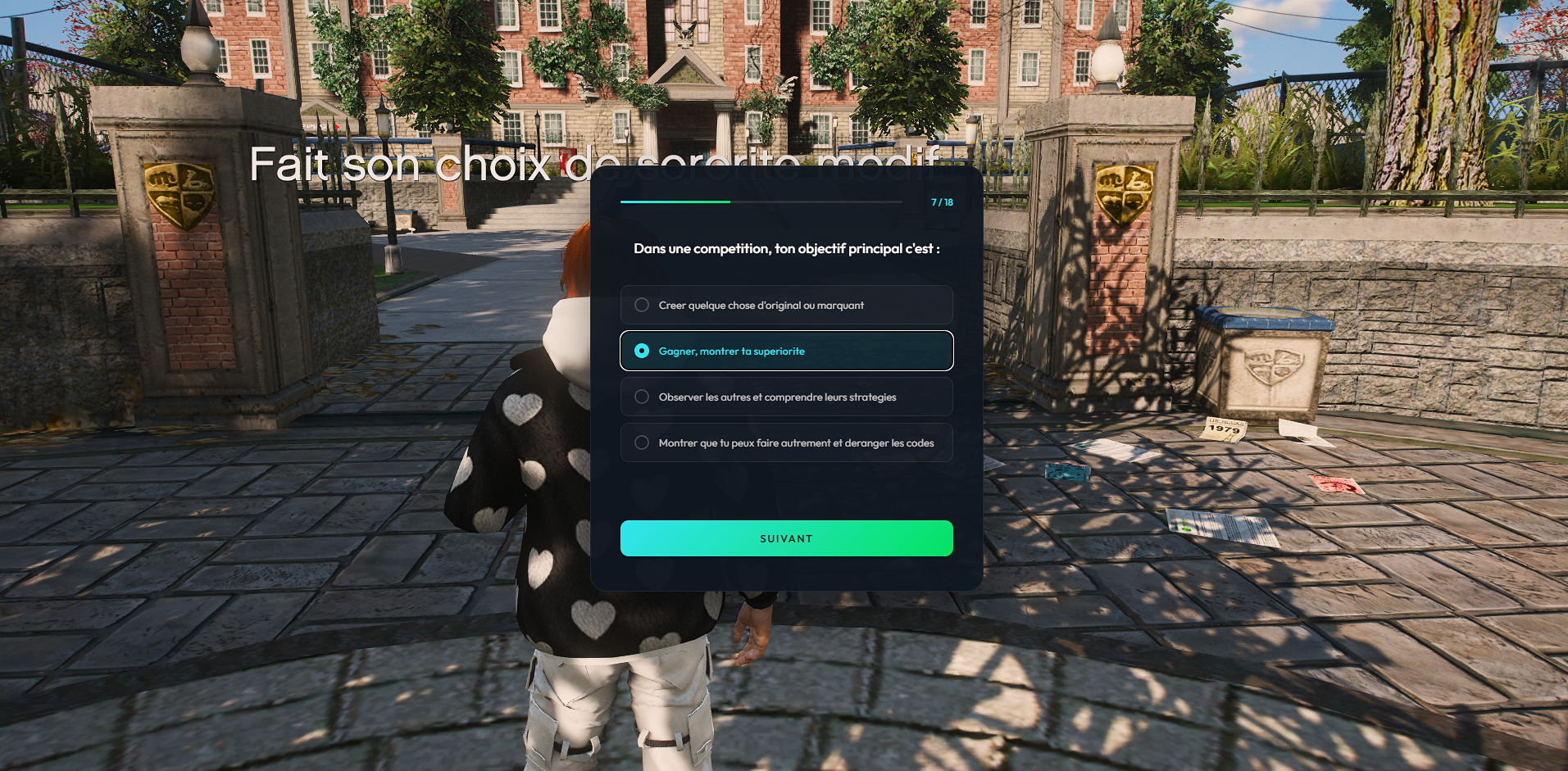Select 'Gagner, montrer ta superiorite' answer
The image size is (1568, 771).
tap(785, 351)
